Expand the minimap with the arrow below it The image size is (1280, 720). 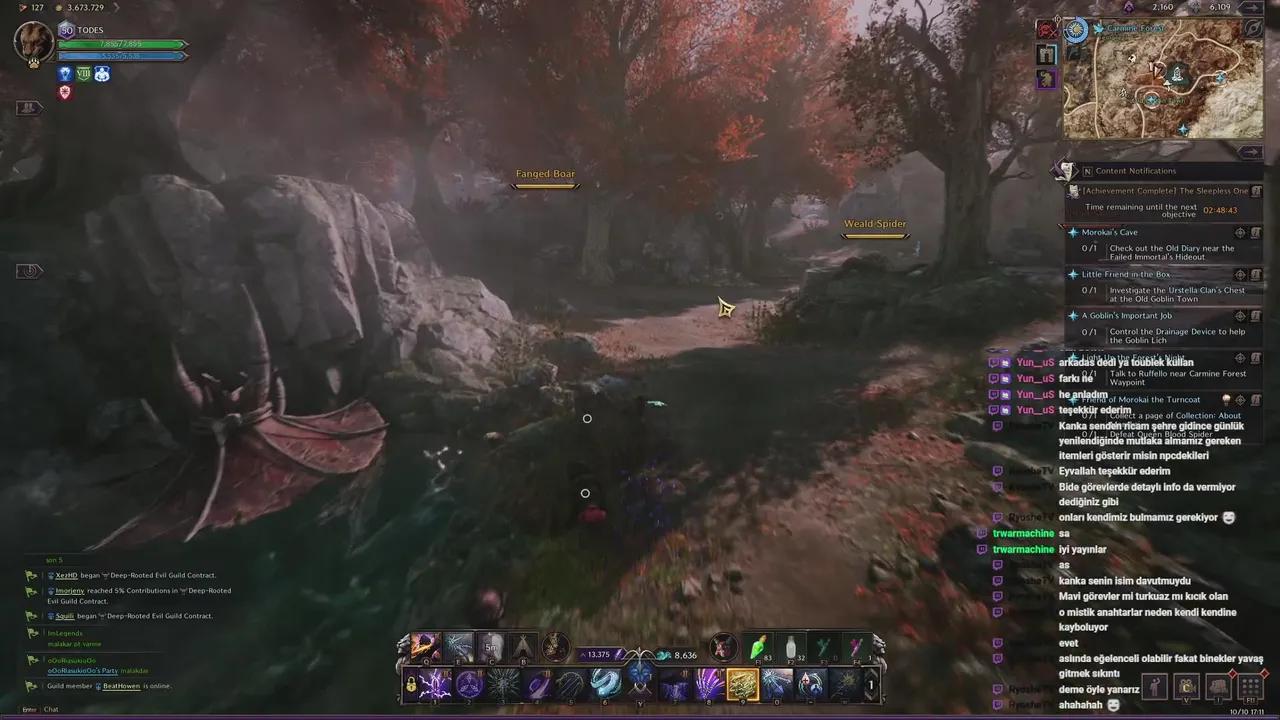point(1252,150)
